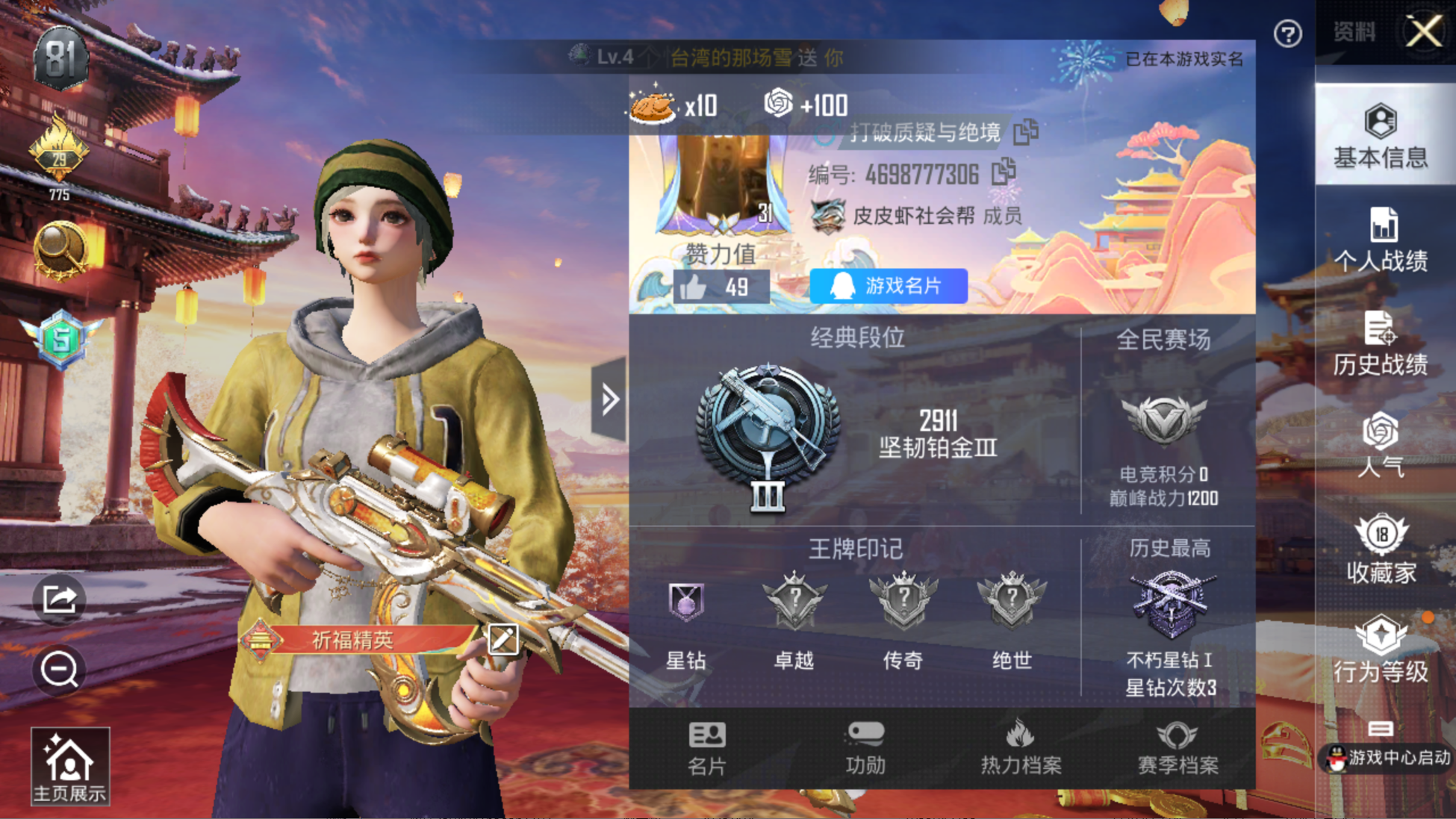The image size is (1456, 819).
Task: Switch to the 功勋 merits section
Action: [865, 748]
